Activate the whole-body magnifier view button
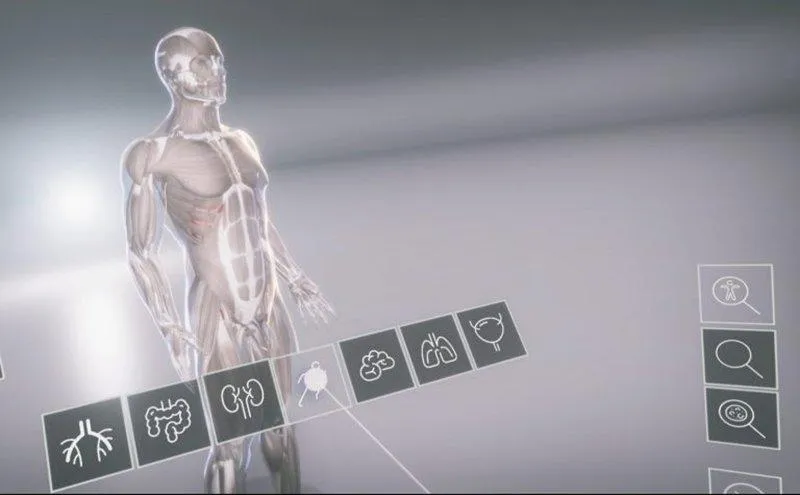This screenshot has width=800, height=495. [736, 294]
